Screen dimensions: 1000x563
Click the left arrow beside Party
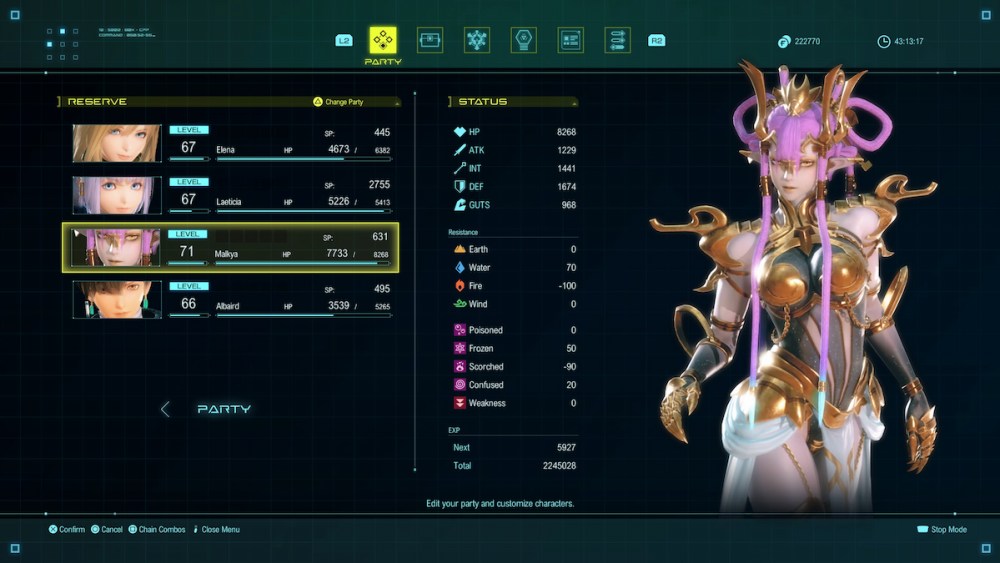[166, 409]
